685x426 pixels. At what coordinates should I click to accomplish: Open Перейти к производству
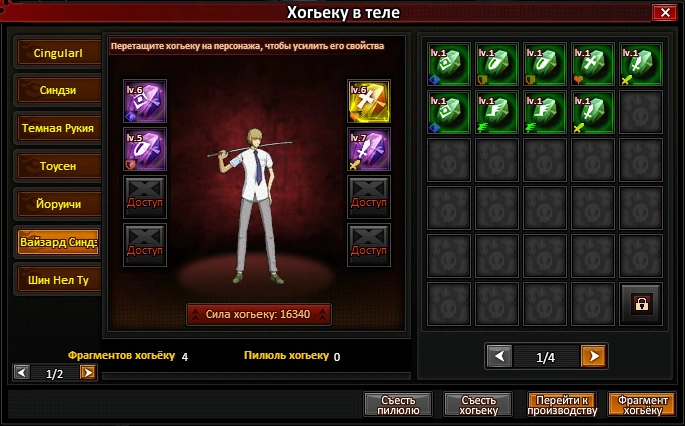(562, 404)
